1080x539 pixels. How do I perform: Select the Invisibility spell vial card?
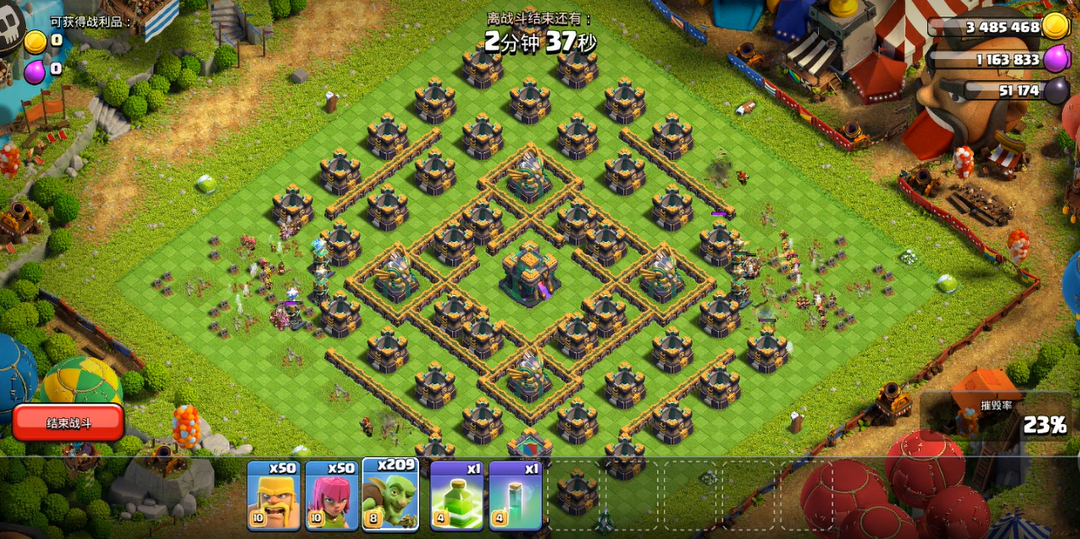coord(515,495)
